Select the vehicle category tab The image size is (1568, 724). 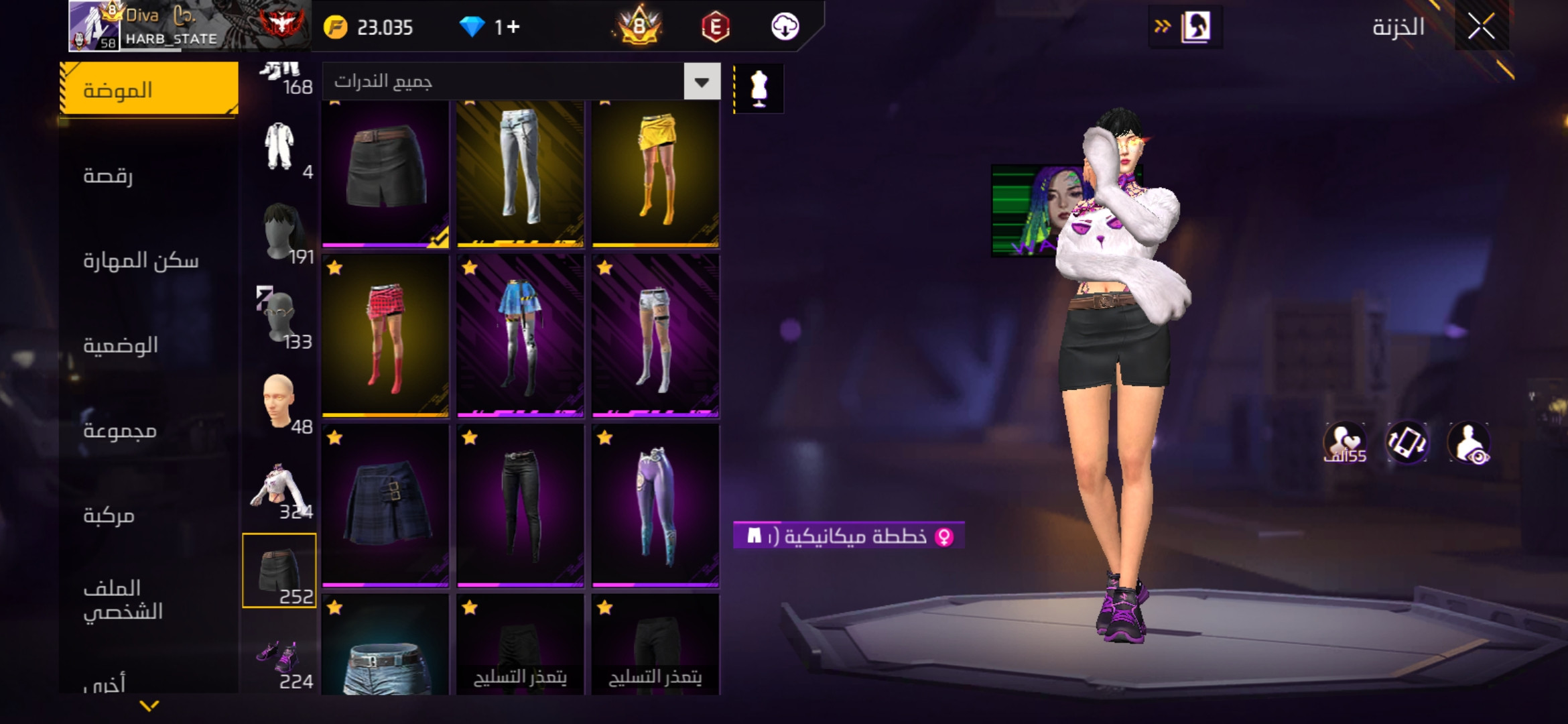109,516
